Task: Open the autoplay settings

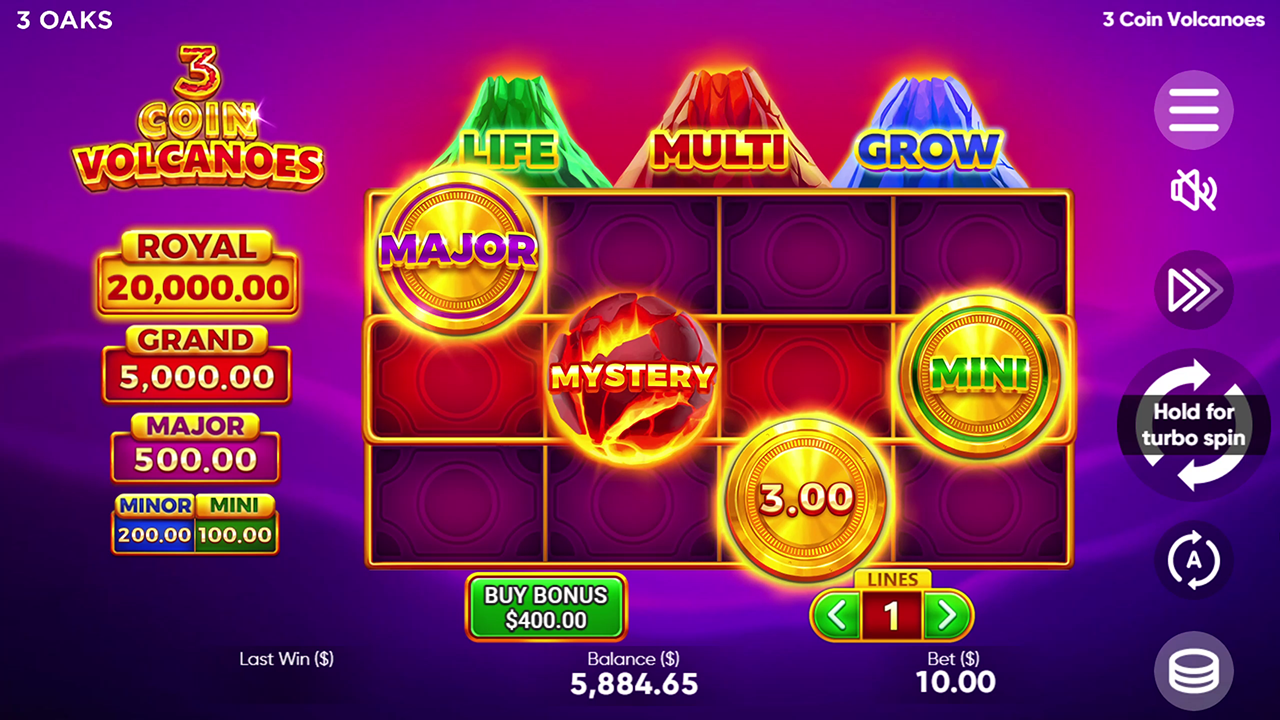Action: point(1193,561)
